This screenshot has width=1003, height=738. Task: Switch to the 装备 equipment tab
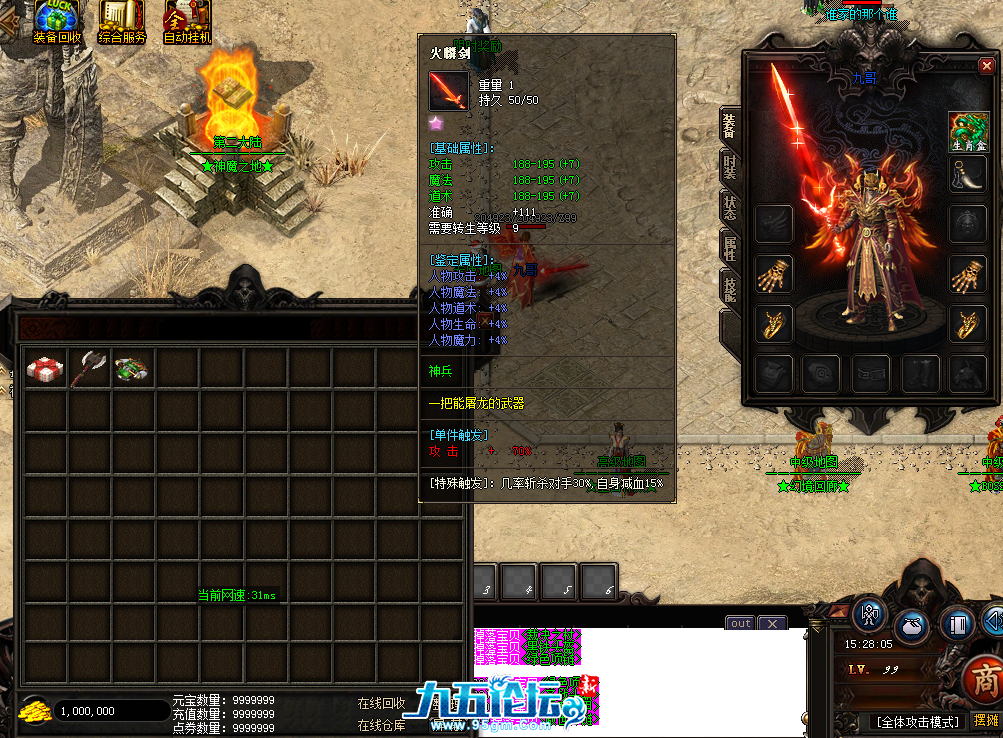(x=729, y=125)
